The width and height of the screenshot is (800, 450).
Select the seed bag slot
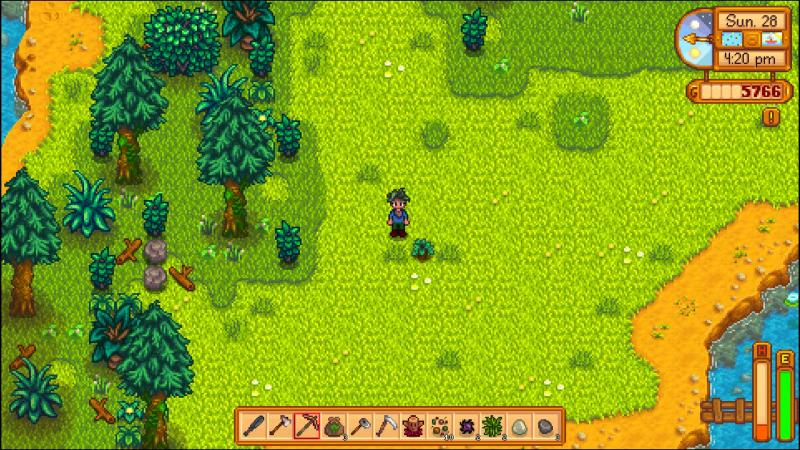tap(334, 425)
